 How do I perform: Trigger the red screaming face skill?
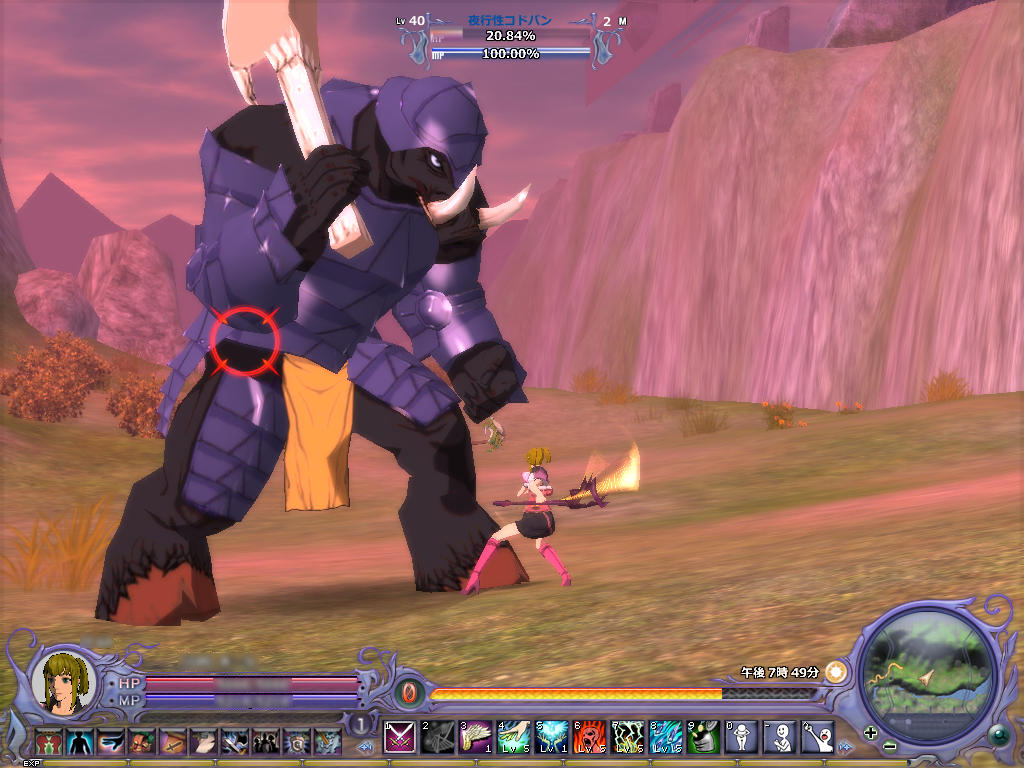pos(591,738)
